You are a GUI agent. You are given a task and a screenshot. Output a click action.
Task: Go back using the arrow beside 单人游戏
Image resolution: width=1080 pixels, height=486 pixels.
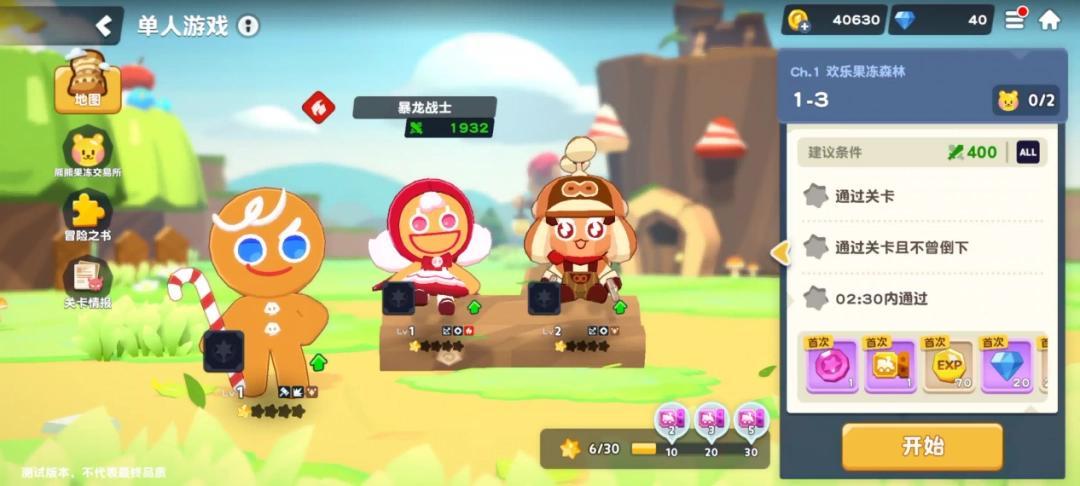click(x=102, y=25)
